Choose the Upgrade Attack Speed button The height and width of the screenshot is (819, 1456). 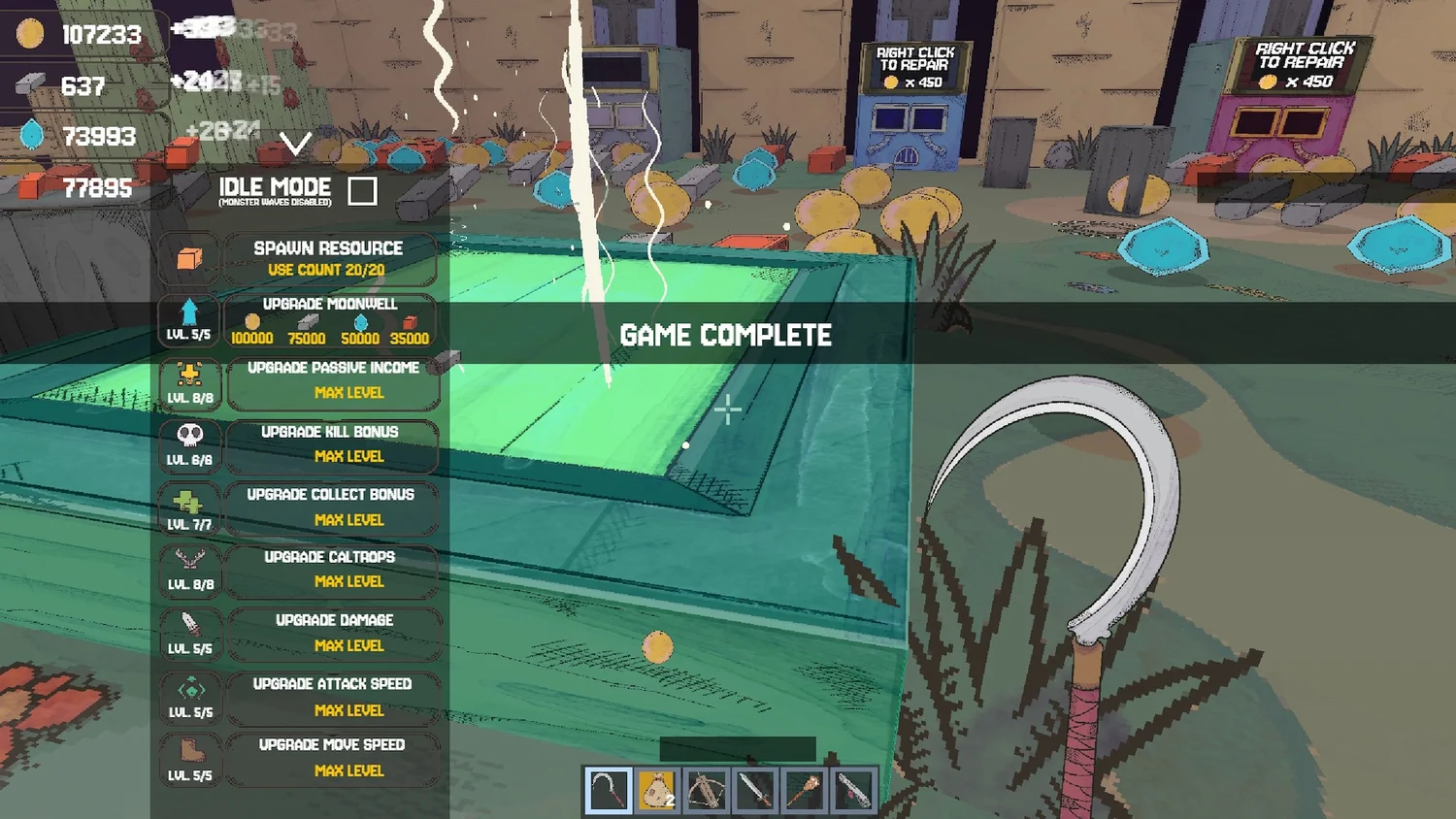(333, 697)
